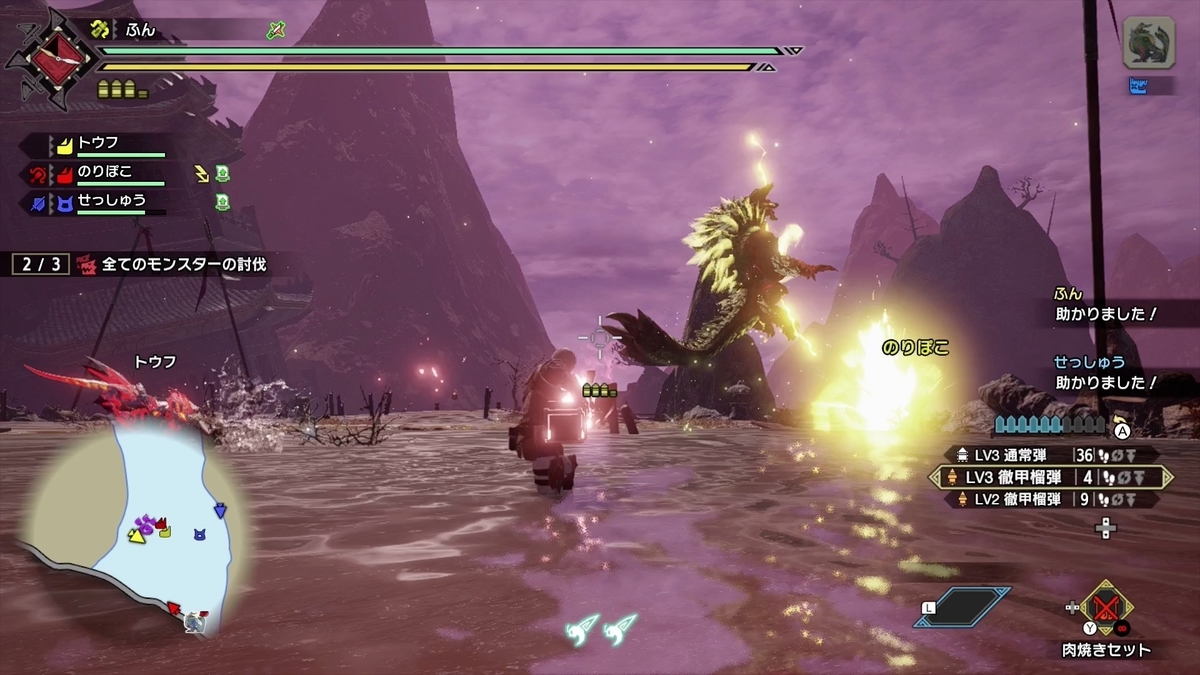Select the blue action bar panel

point(961,607)
